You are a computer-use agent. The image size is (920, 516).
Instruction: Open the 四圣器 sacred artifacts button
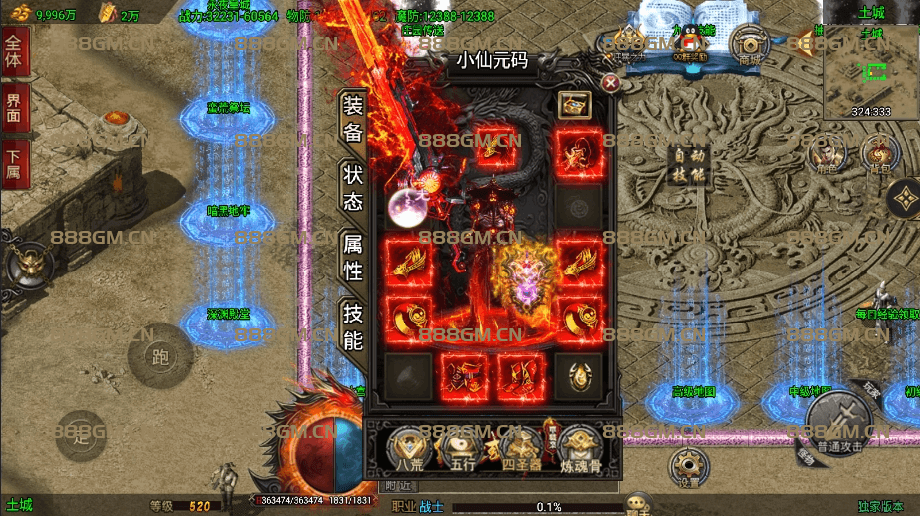[x=523, y=447]
